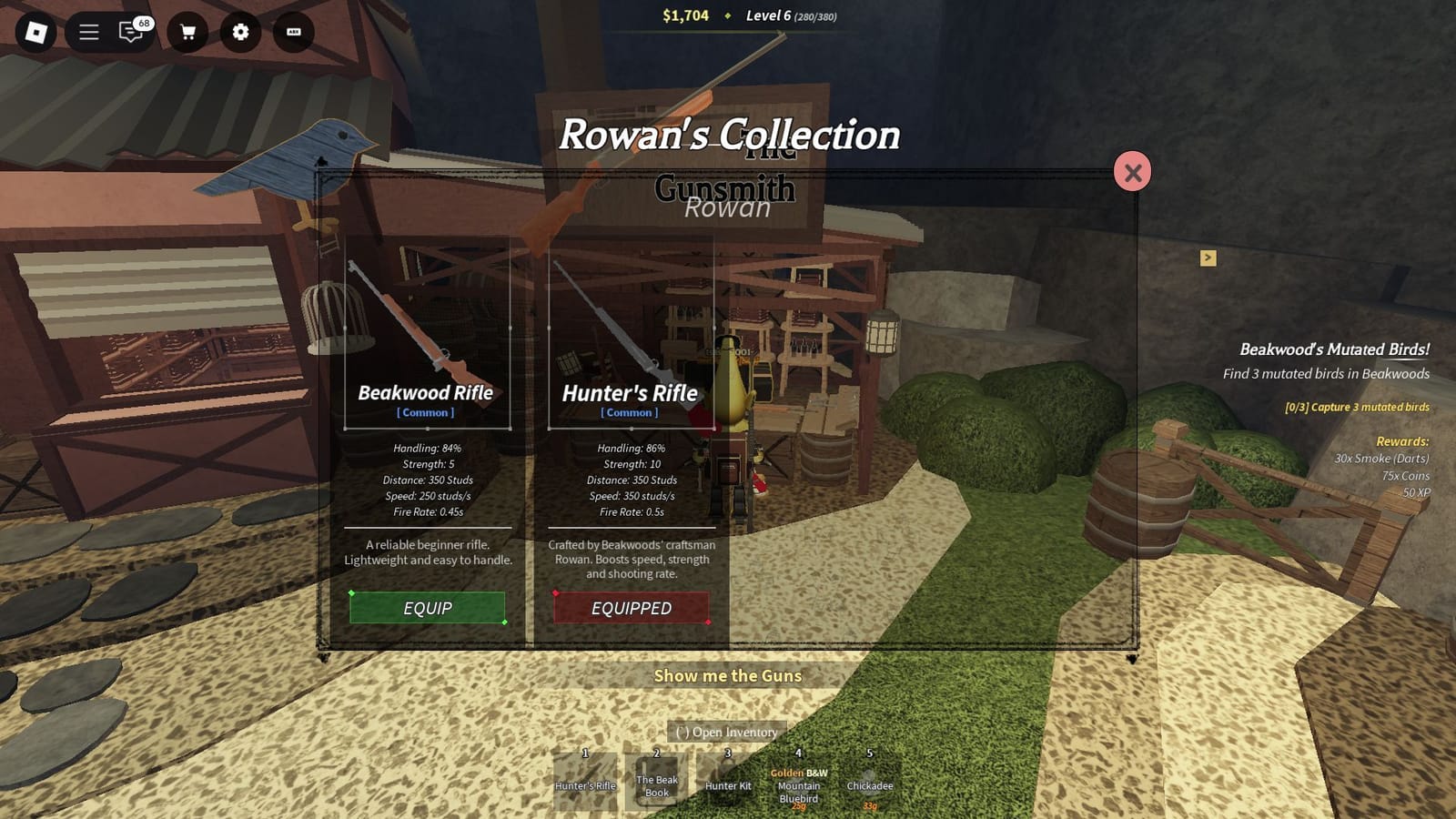
Task: Click 'Show me the Guns' text
Action: point(727,676)
